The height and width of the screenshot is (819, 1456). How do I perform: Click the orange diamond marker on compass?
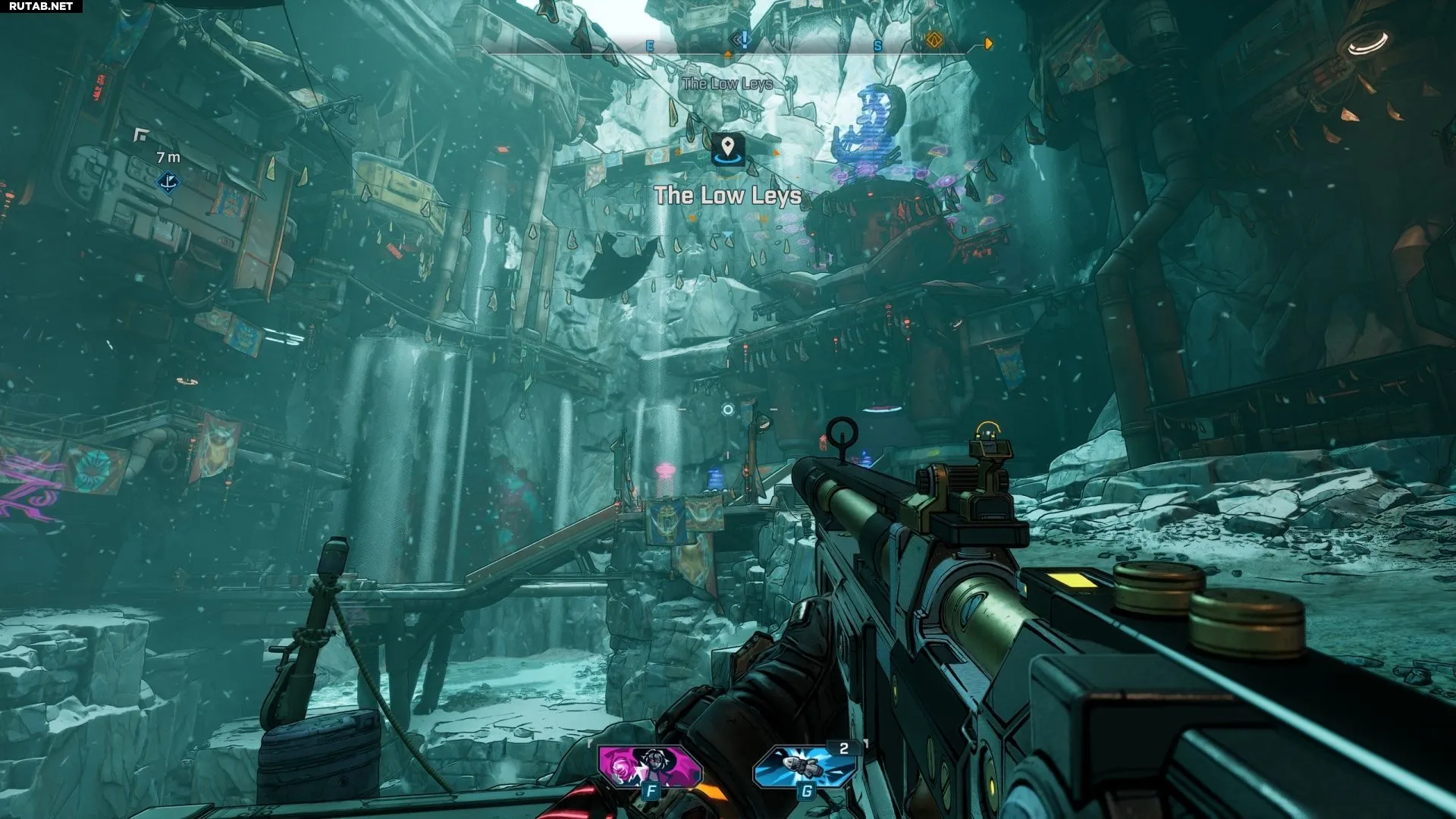pos(934,39)
